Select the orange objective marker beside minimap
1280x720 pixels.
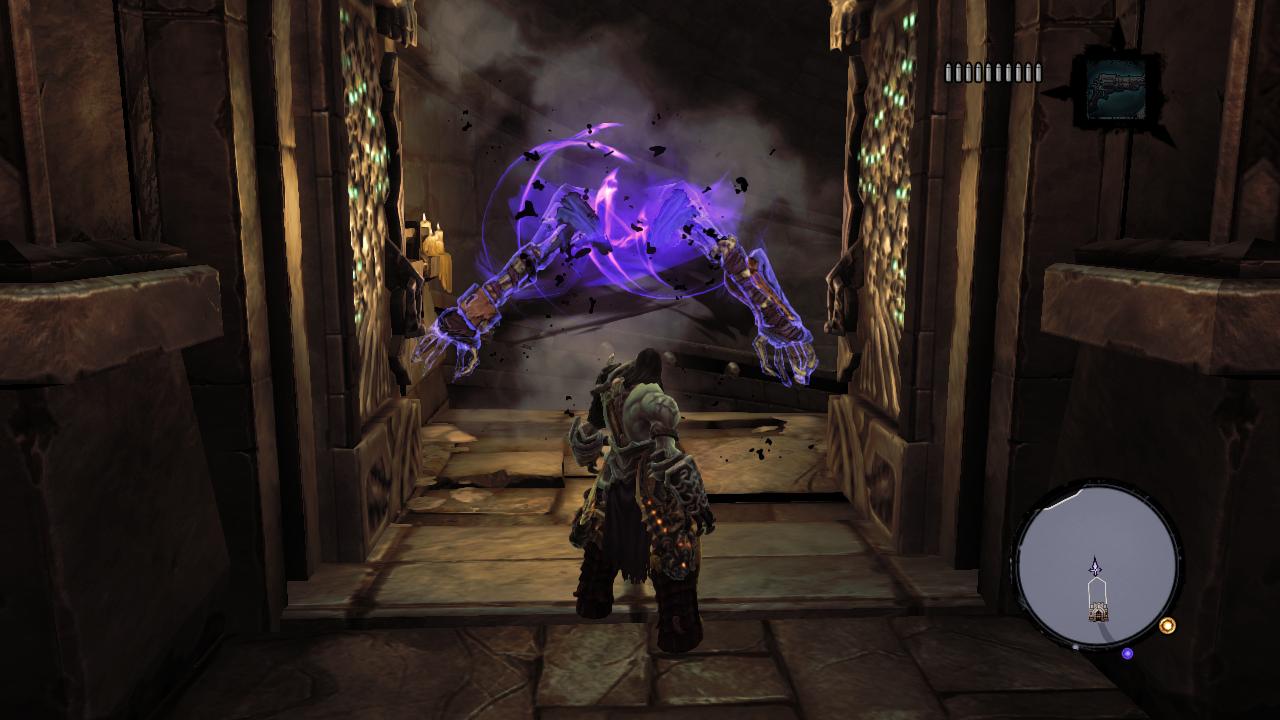pyautogui.click(x=1167, y=626)
